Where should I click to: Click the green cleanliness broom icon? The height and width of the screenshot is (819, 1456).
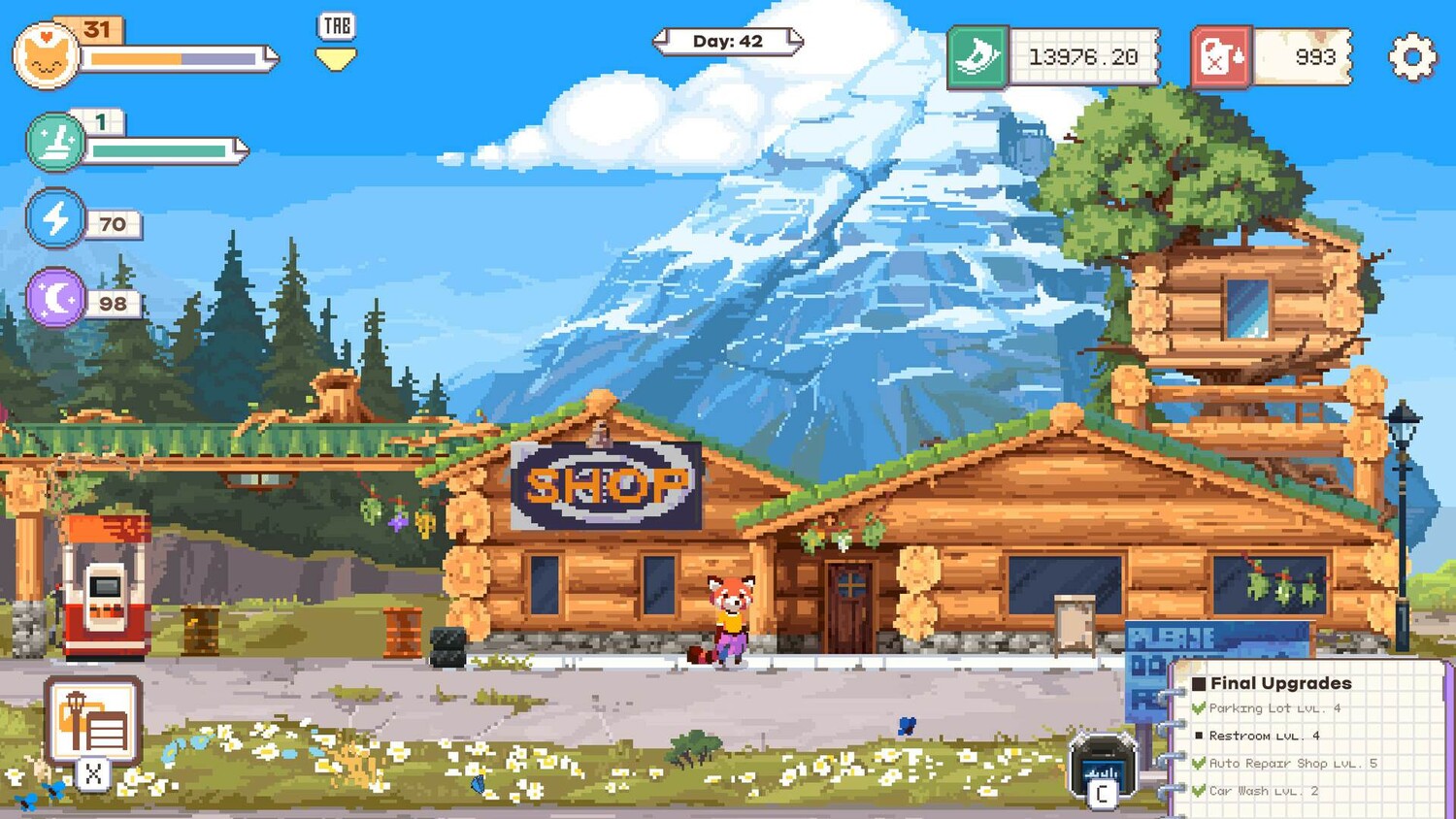pyautogui.click(x=55, y=142)
